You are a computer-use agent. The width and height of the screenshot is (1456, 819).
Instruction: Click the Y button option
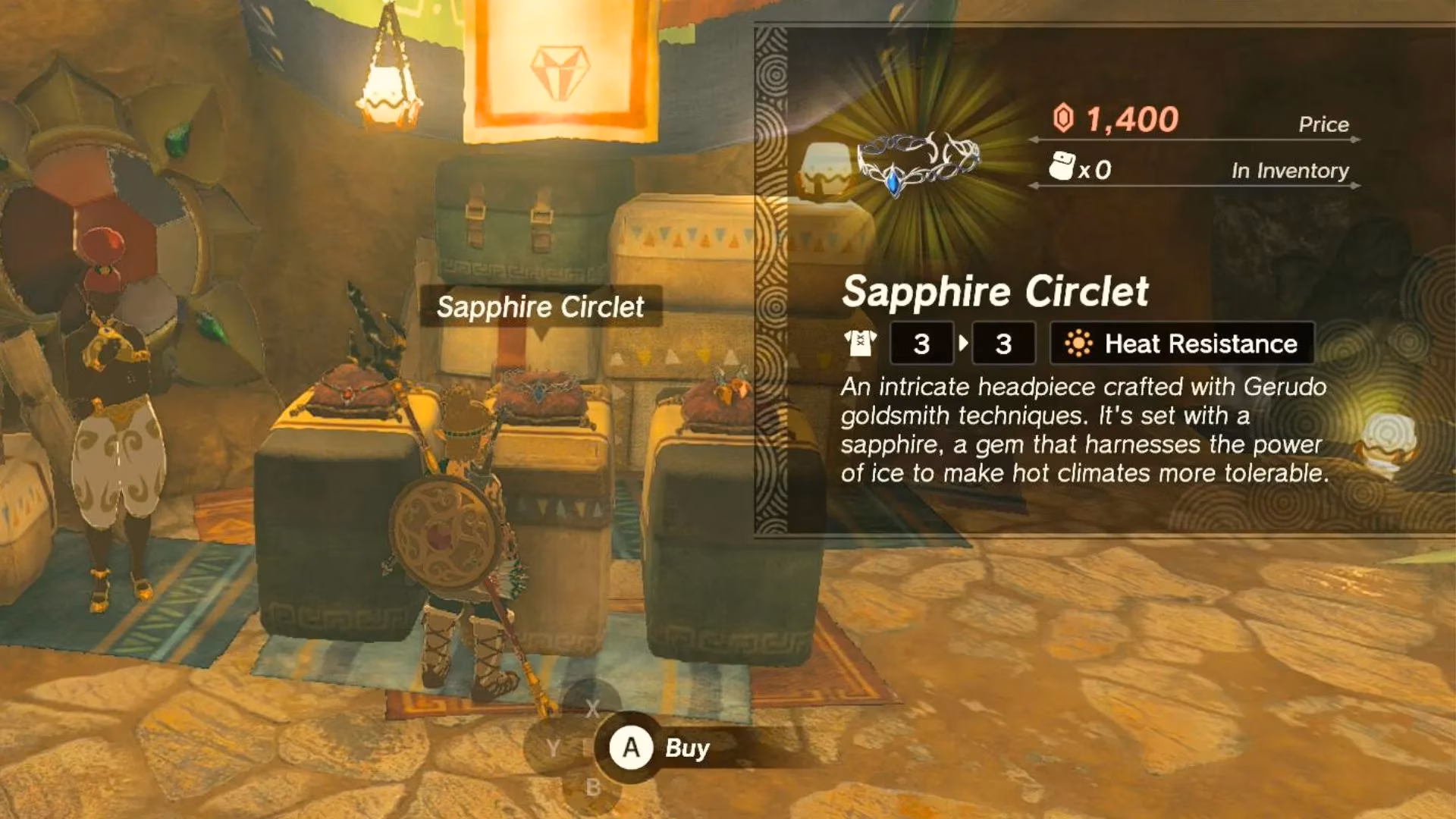click(x=554, y=748)
